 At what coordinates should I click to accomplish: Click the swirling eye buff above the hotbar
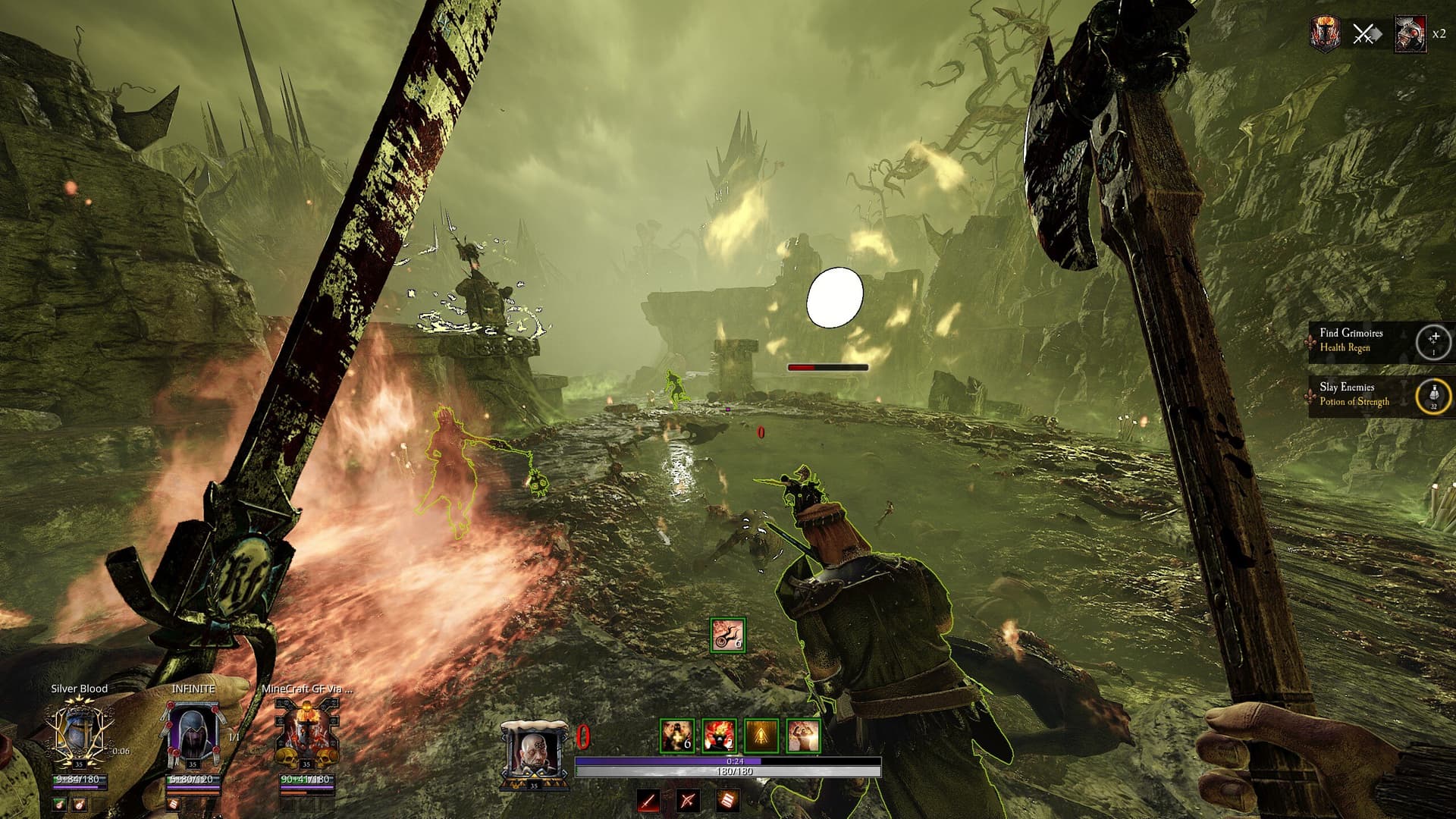(x=727, y=635)
